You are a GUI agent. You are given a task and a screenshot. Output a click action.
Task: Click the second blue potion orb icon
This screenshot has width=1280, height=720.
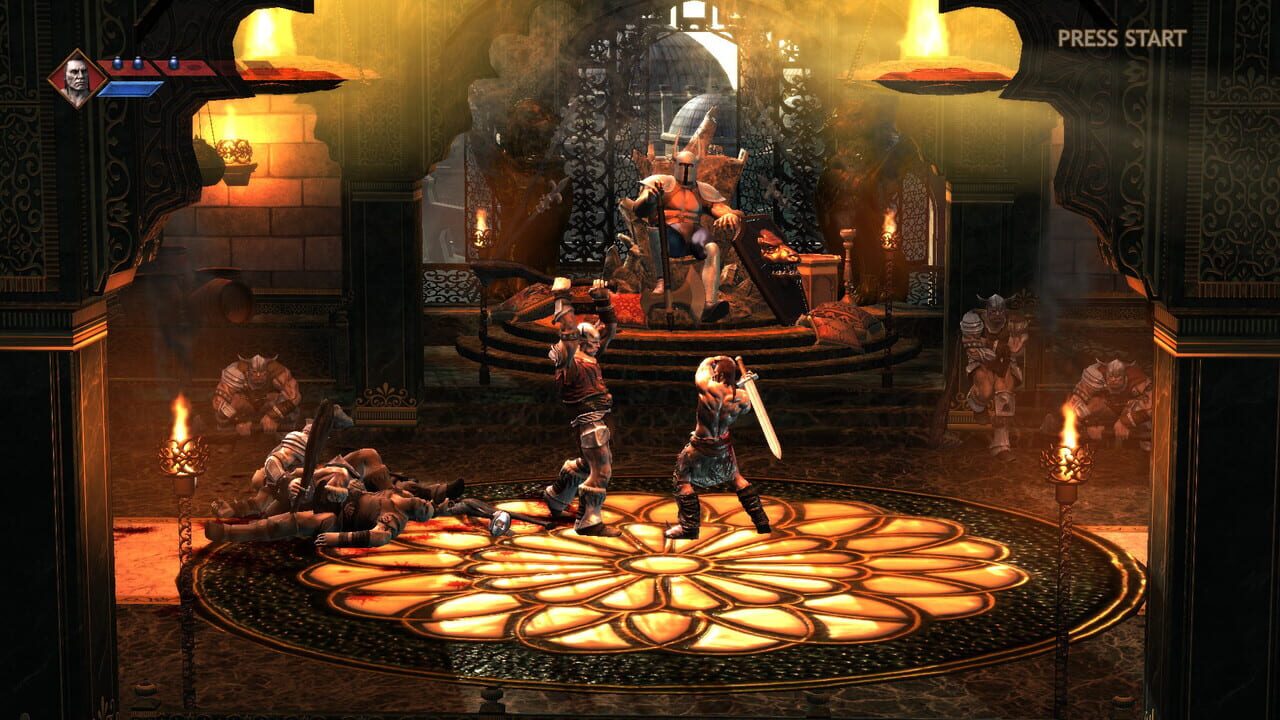point(139,62)
